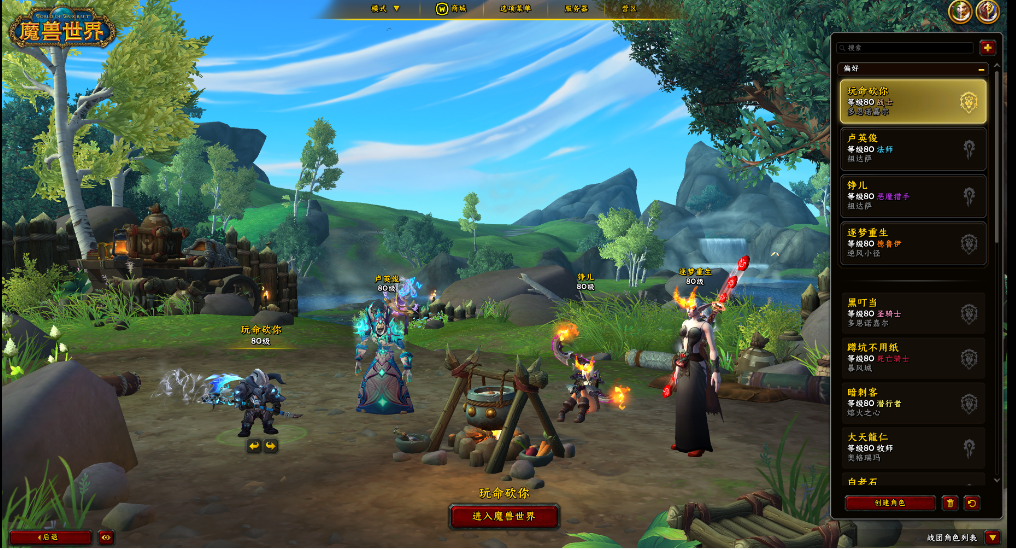This screenshot has width=1016, height=550.
Task: Collapse the 偏好 favorites group
Action: 981,68
